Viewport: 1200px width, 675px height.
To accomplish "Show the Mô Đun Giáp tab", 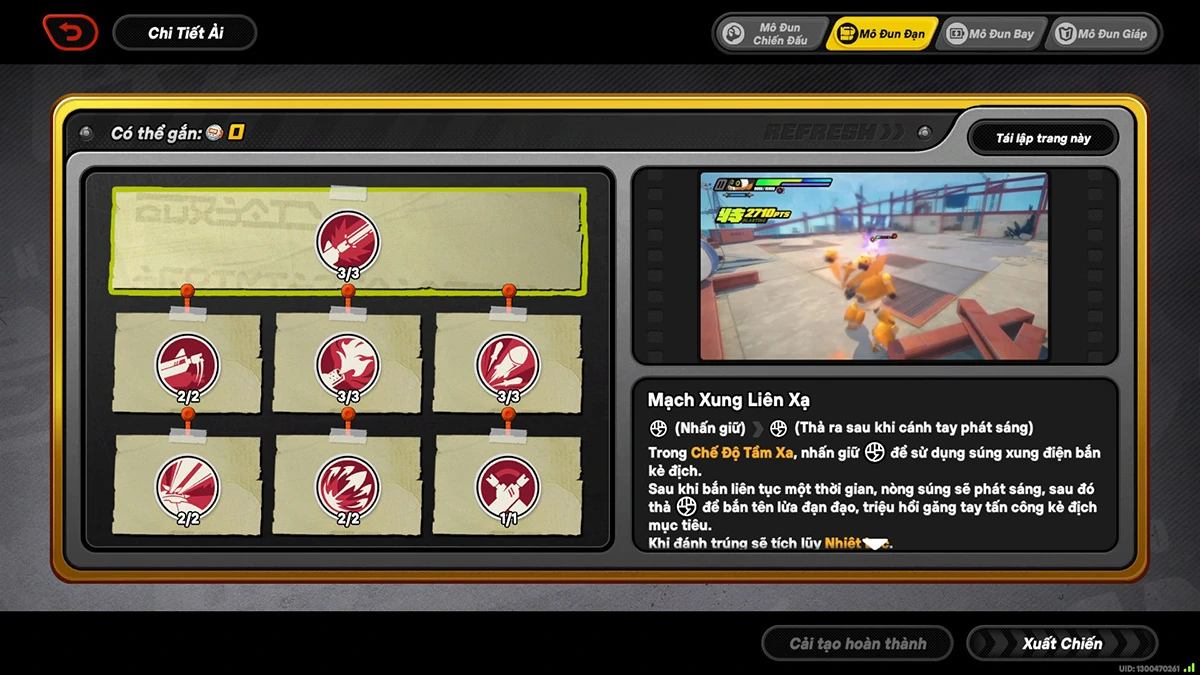I will pyautogui.click(x=1101, y=34).
